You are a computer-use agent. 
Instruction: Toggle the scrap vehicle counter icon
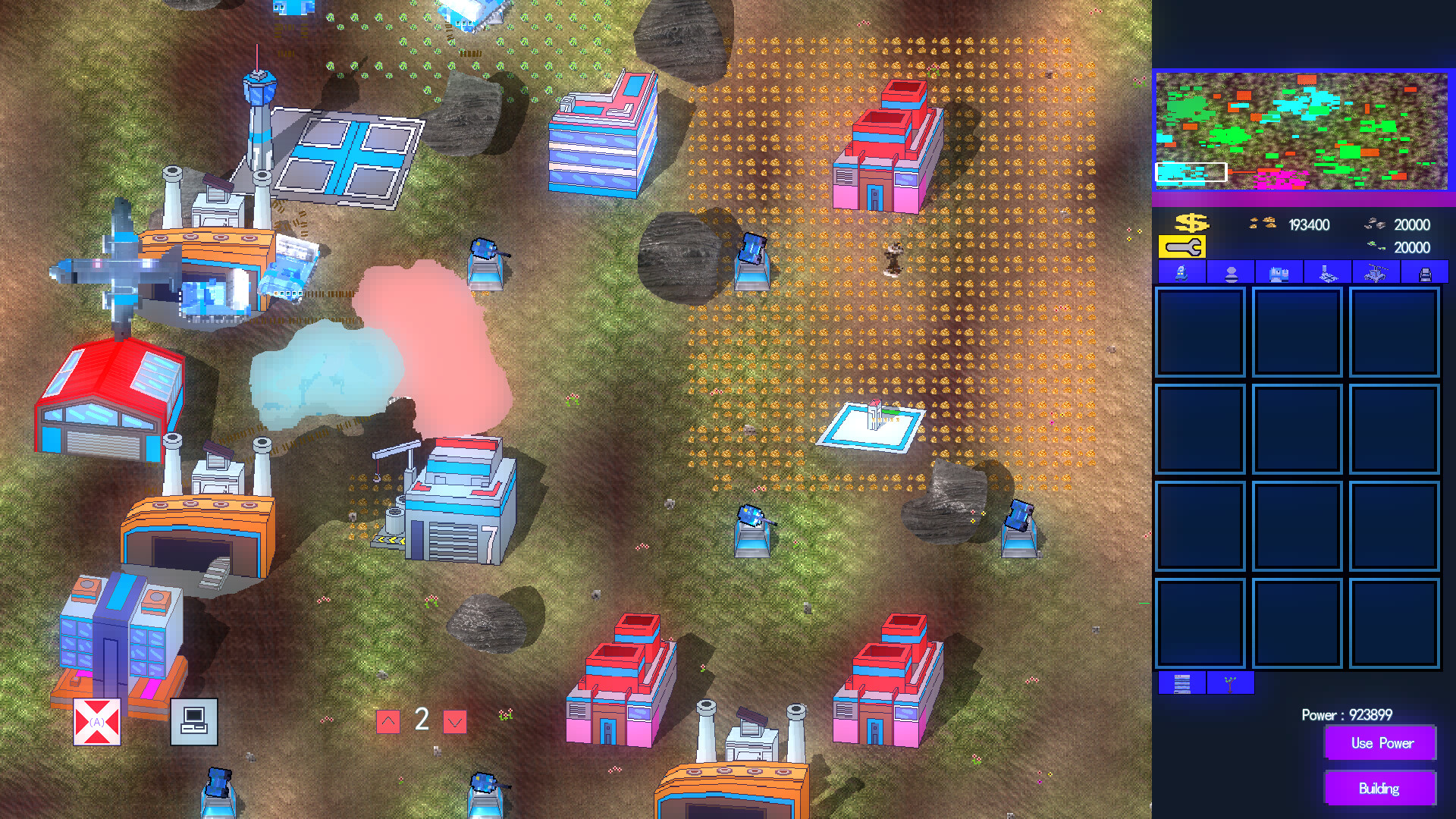click(1376, 224)
